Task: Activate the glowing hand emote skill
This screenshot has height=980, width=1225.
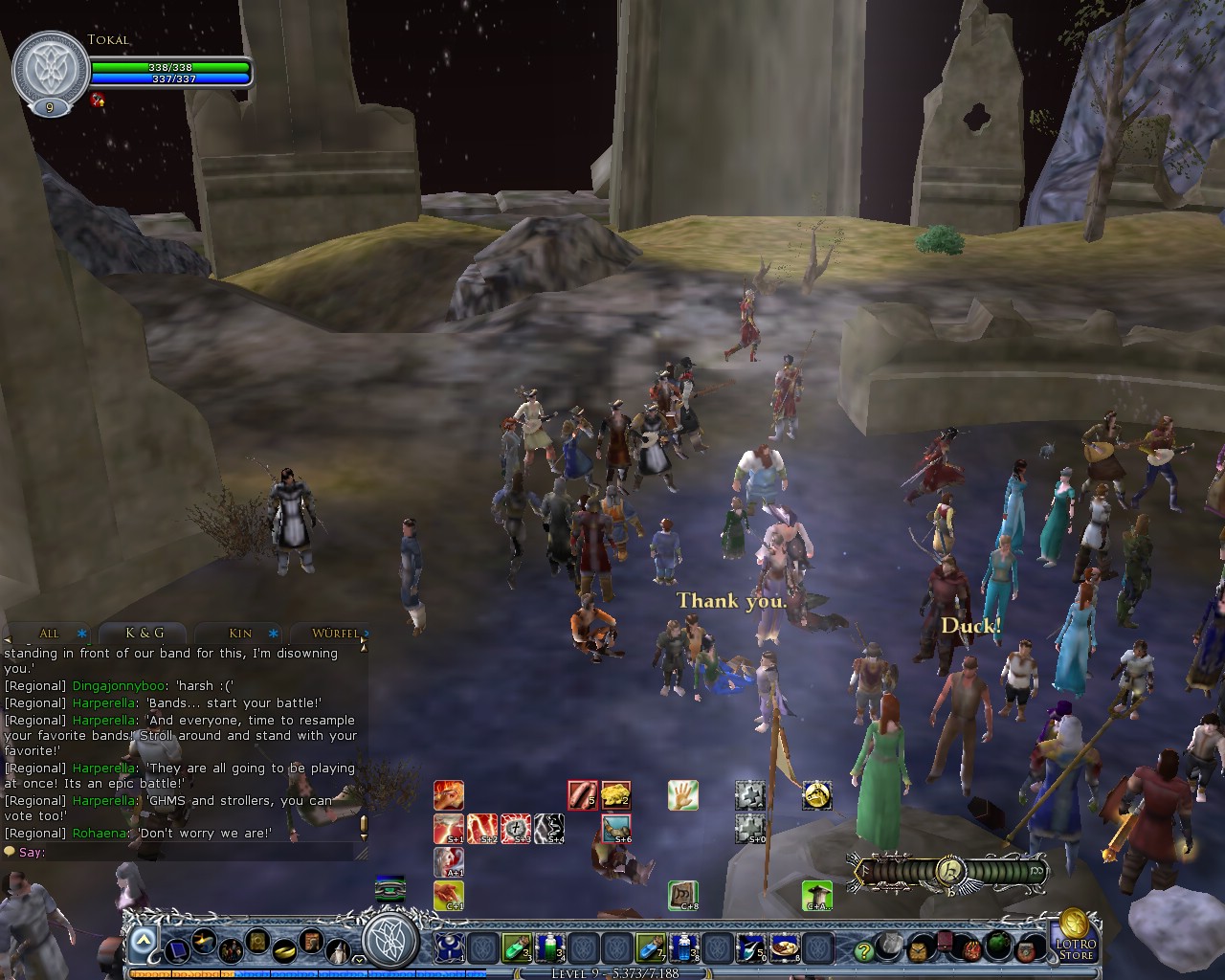Action: click(682, 794)
